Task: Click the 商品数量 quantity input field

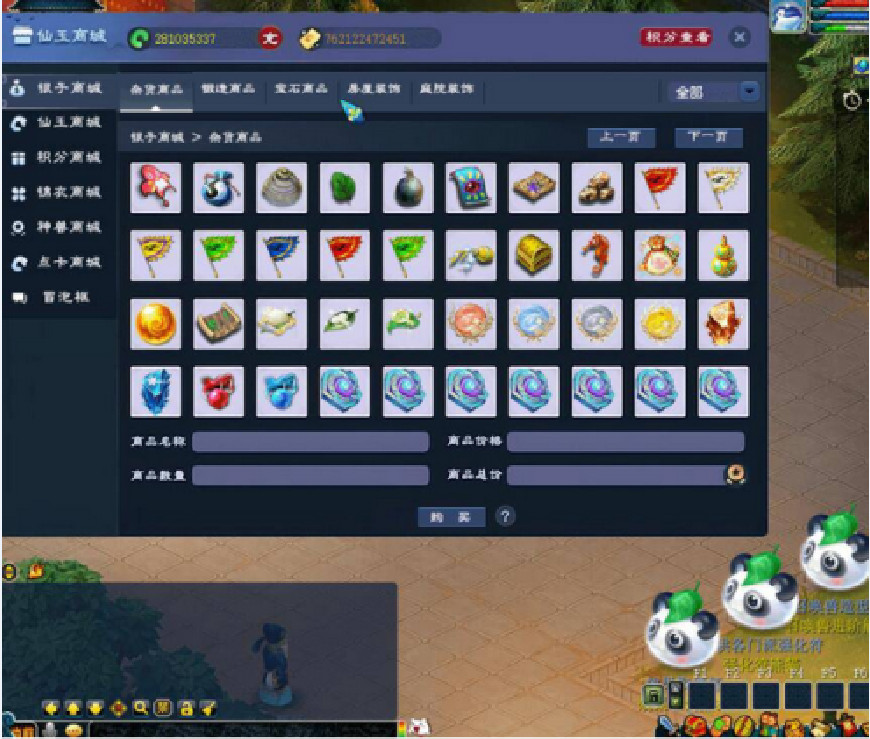Action: click(310, 475)
